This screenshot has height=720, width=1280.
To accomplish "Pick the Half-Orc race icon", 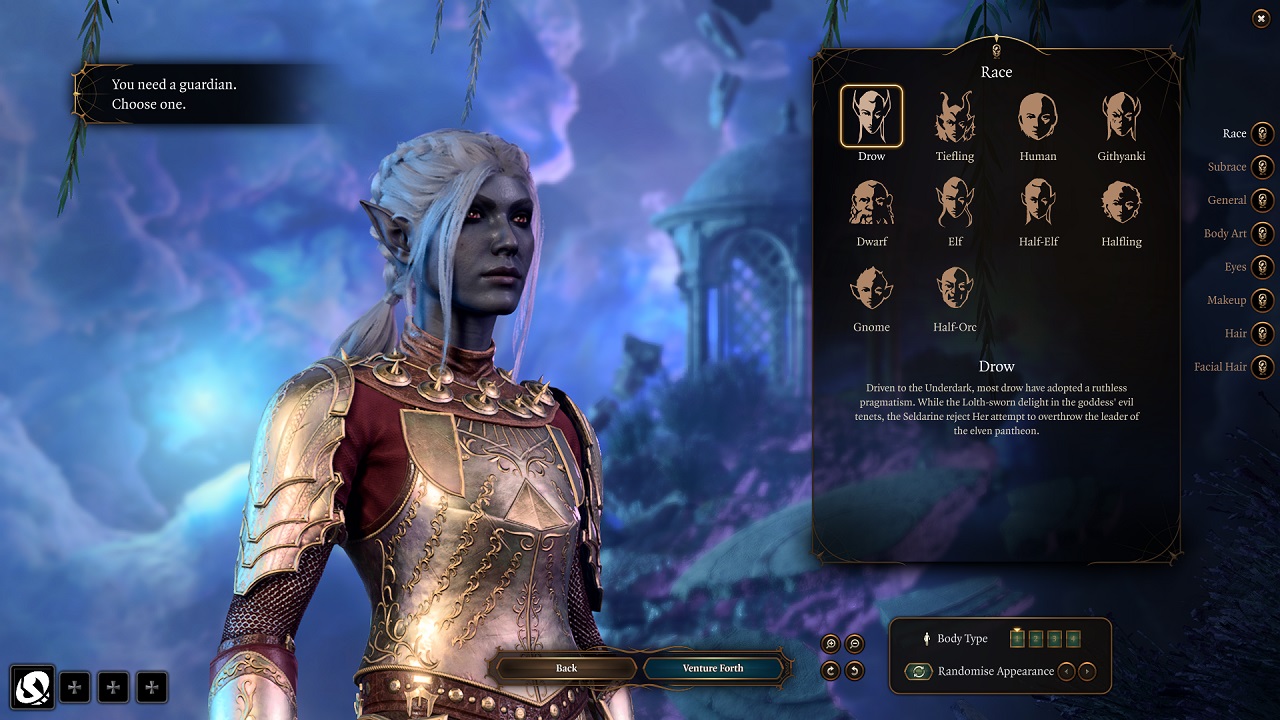I will (x=954, y=287).
